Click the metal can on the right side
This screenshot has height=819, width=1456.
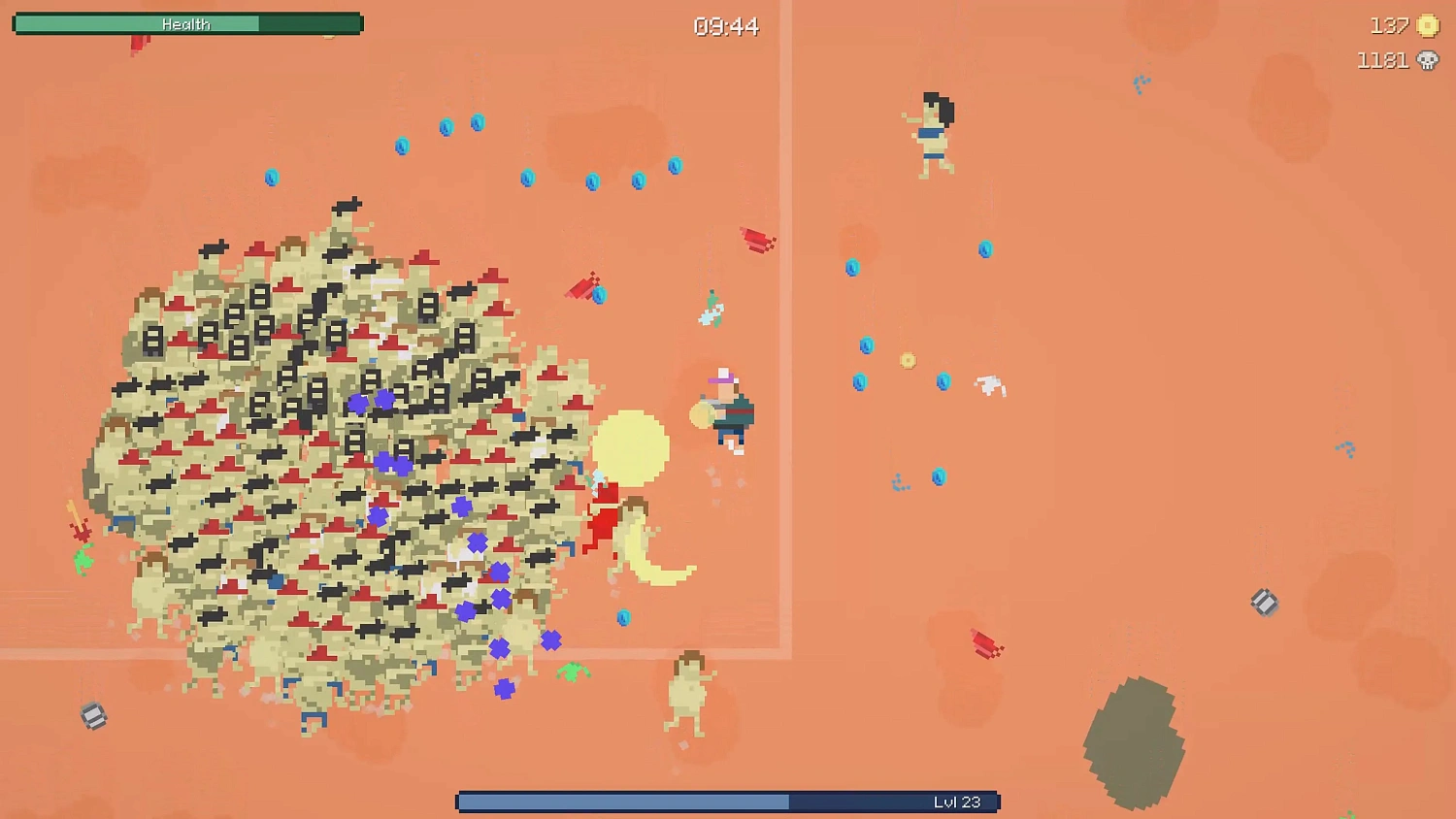pos(1265,603)
